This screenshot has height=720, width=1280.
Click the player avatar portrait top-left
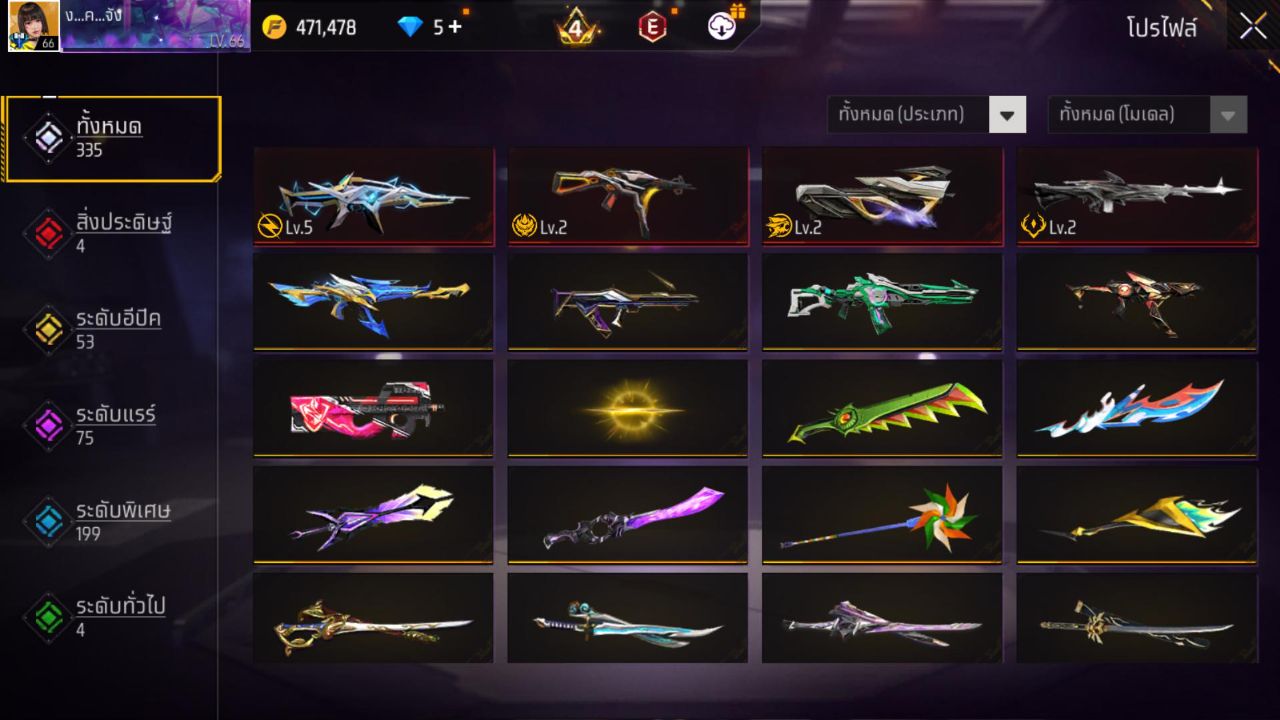(x=31, y=24)
